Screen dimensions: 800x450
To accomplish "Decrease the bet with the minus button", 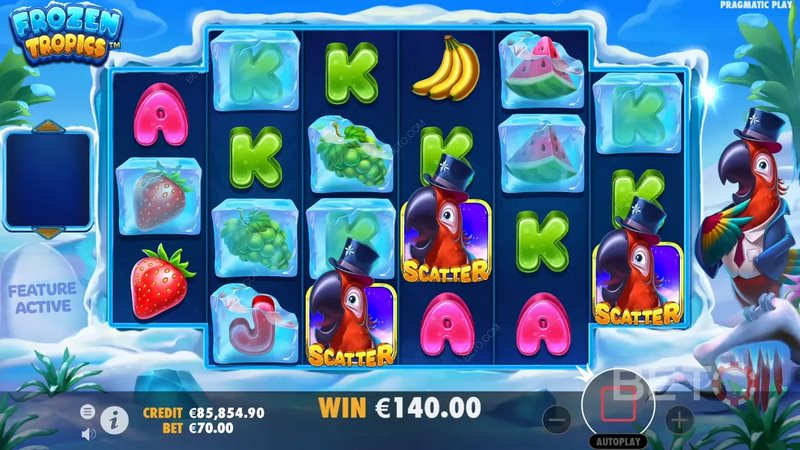I will (562, 419).
